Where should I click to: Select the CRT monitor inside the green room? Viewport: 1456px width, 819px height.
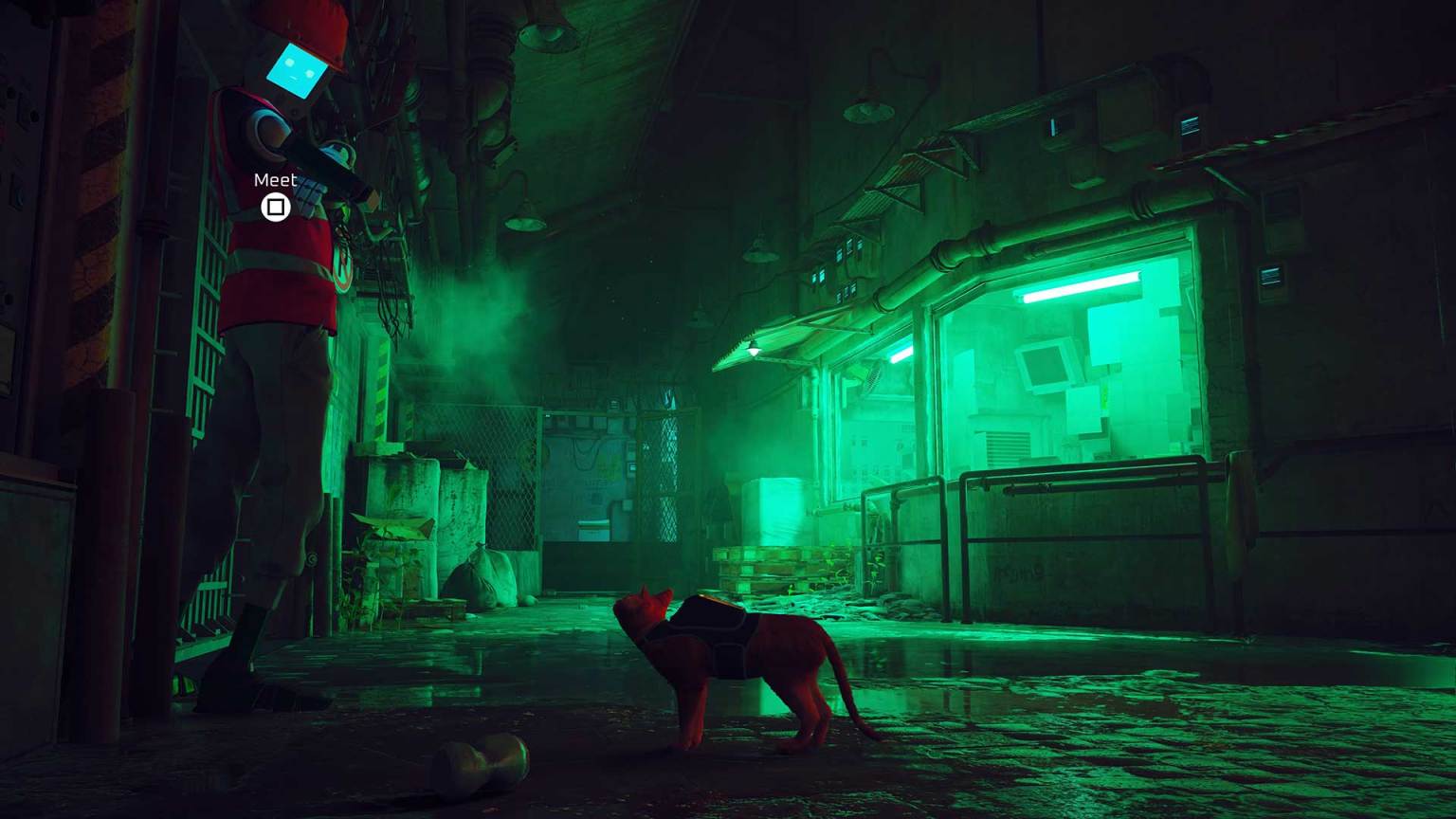(1046, 363)
